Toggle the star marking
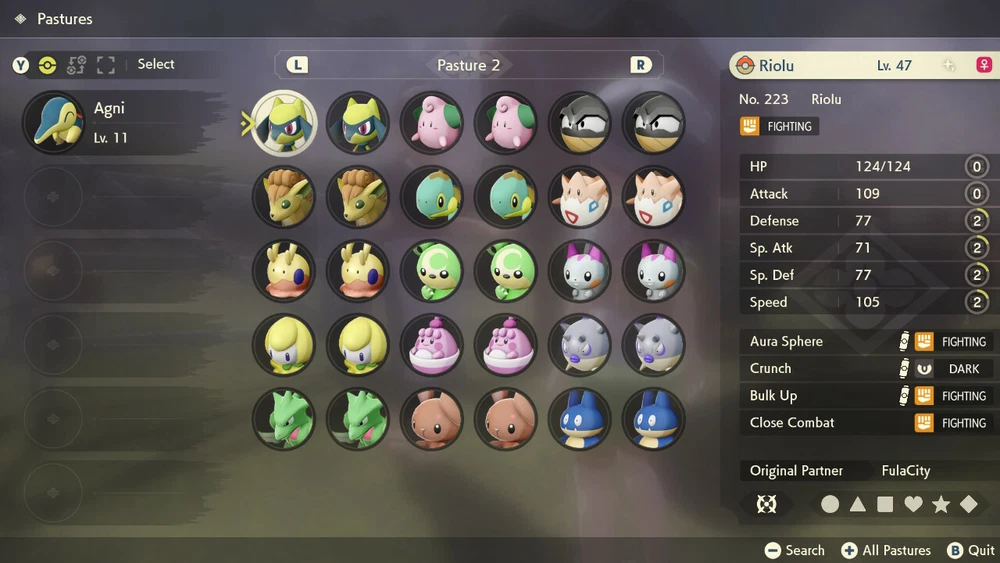 point(941,505)
